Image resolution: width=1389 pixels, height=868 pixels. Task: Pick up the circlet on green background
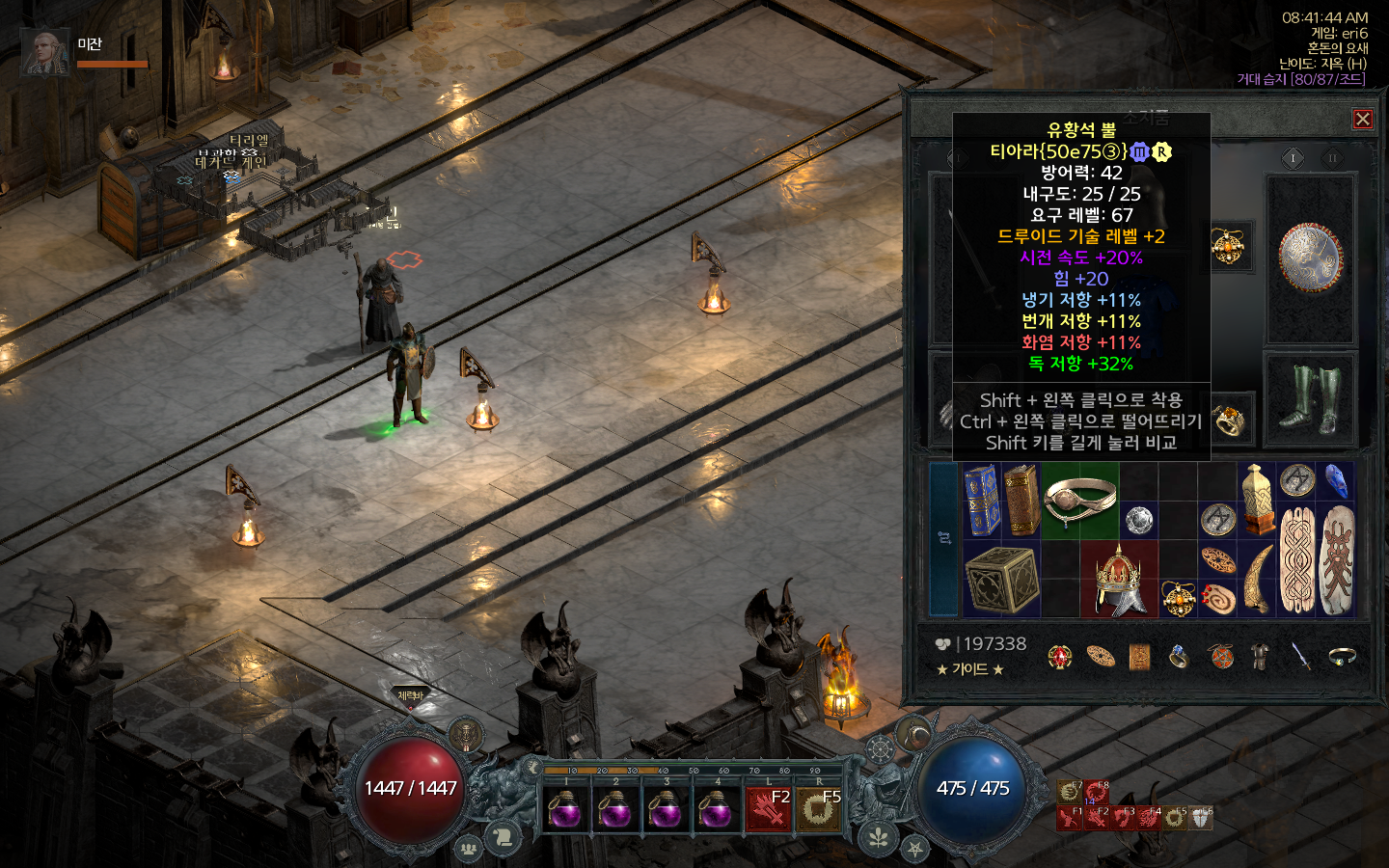pyautogui.click(x=1078, y=500)
